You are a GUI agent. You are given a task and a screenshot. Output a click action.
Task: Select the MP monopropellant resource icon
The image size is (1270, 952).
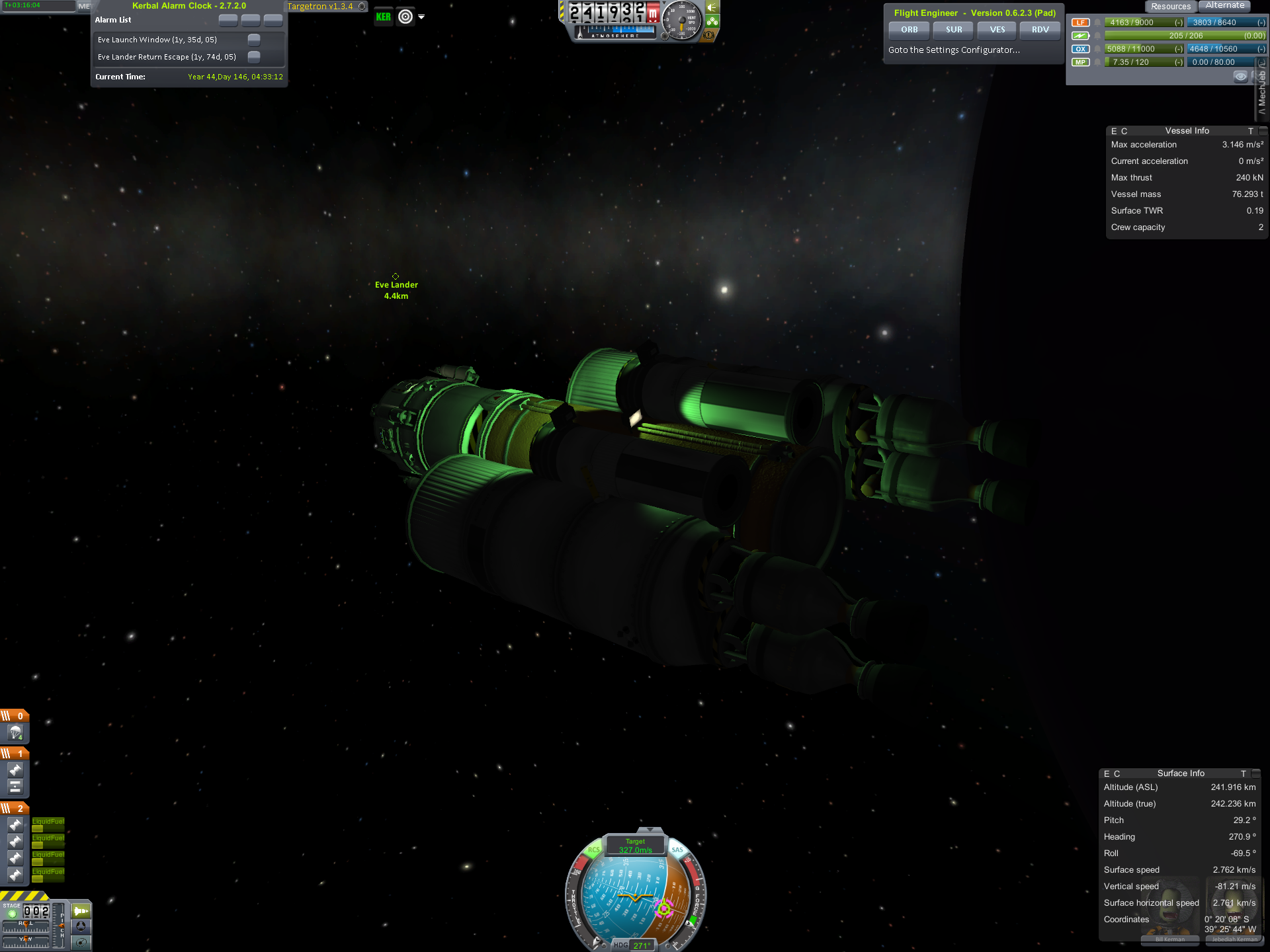pos(1080,62)
